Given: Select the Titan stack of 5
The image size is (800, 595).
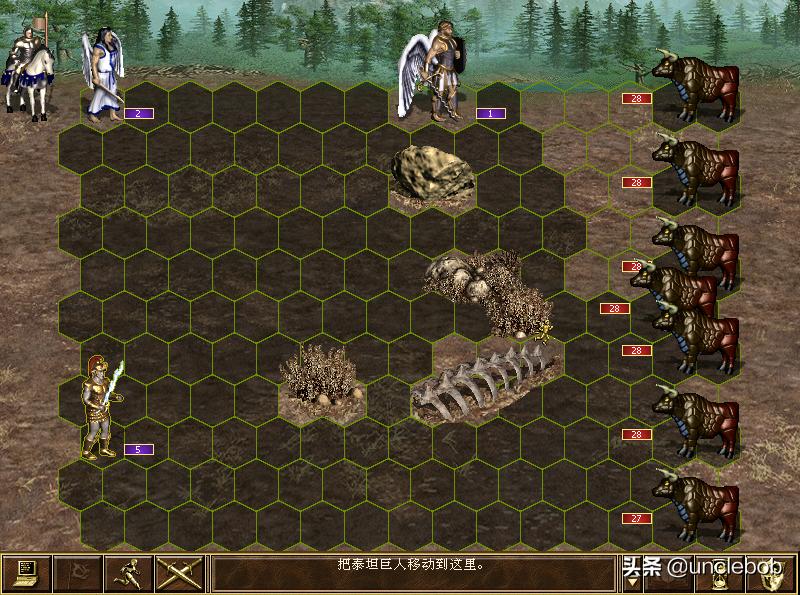Looking at the screenshot, I should (102, 408).
